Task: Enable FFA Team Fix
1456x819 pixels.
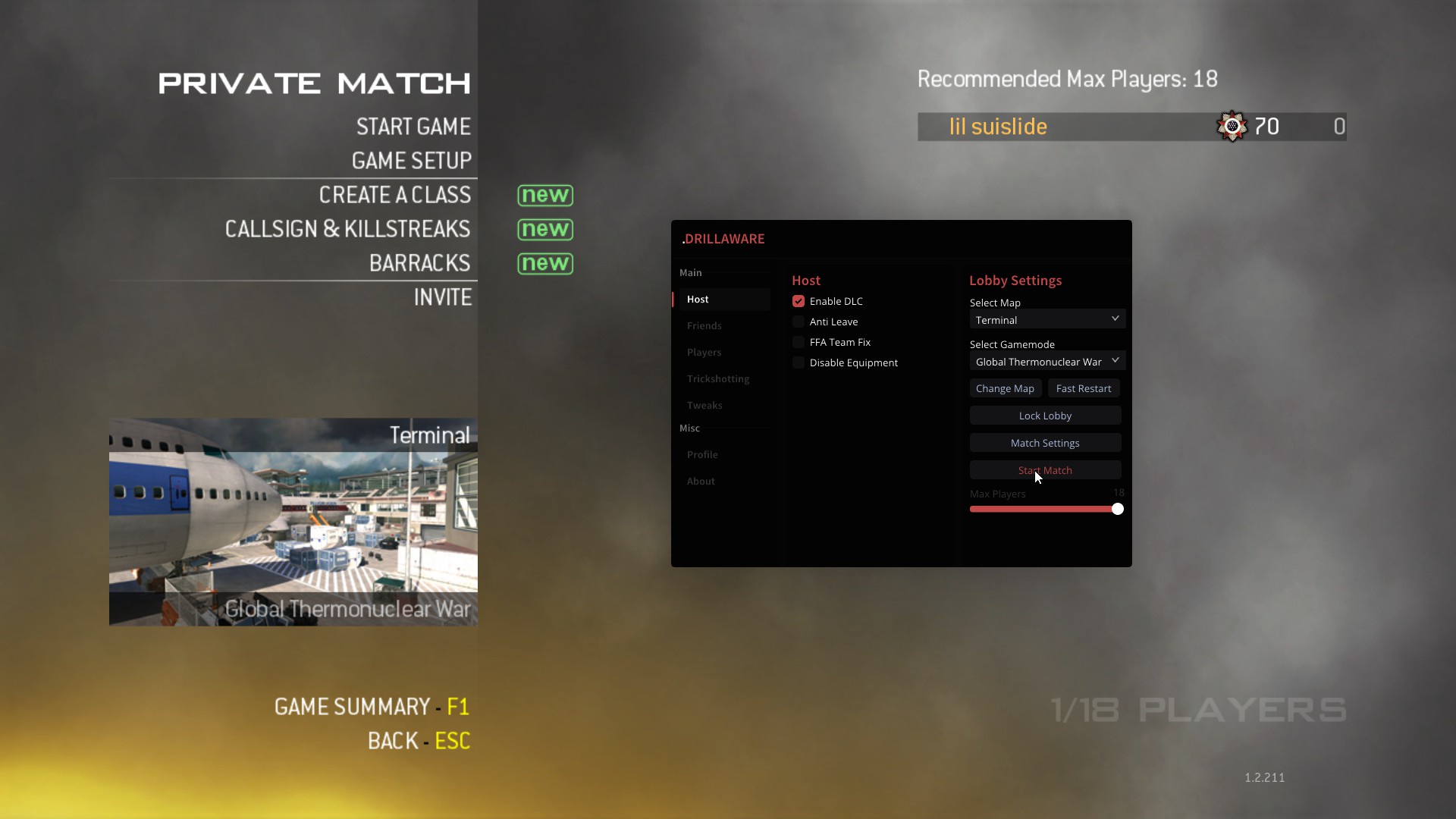Action: [799, 342]
